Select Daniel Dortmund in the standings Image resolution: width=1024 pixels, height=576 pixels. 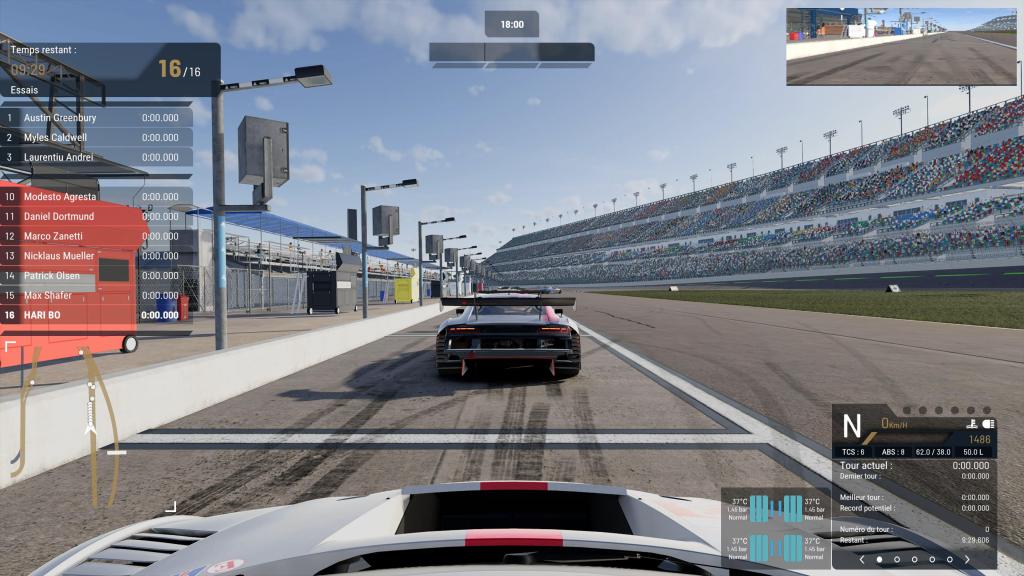tap(97, 216)
